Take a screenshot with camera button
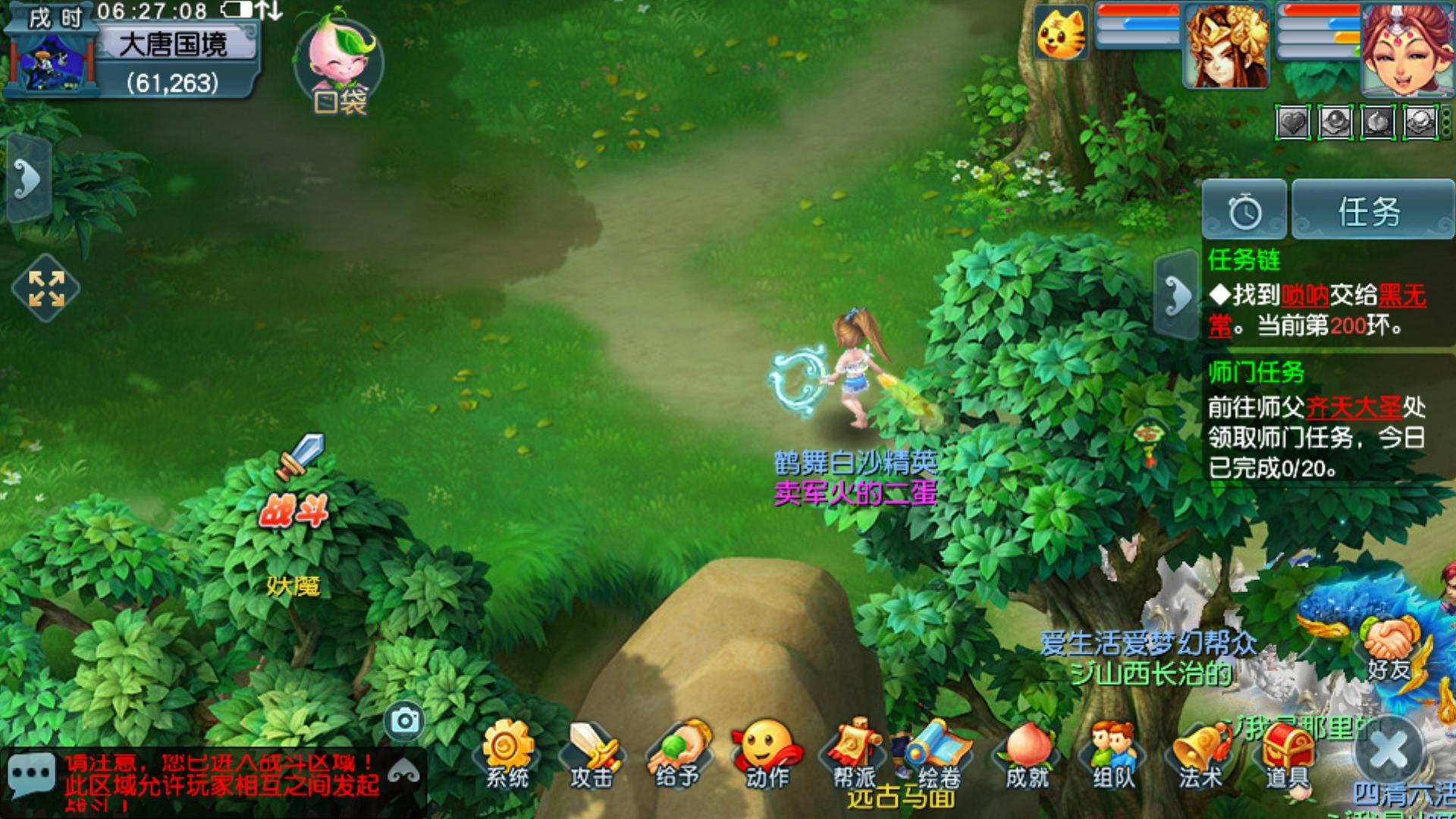Image resolution: width=1456 pixels, height=819 pixels. pos(404,720)
